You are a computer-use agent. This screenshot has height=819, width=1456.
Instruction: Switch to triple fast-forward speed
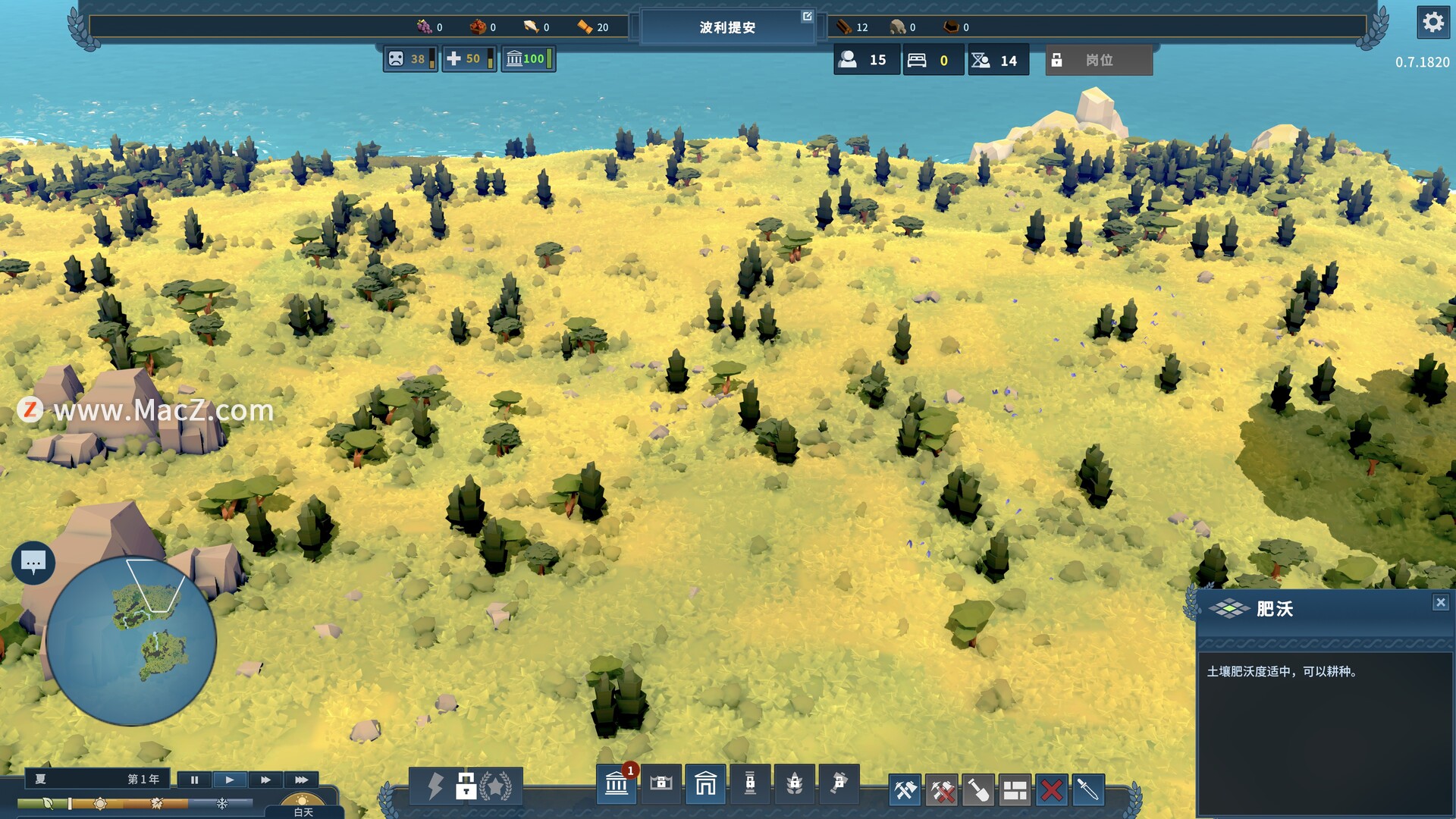pyautogui.click(x=301, y=780)
